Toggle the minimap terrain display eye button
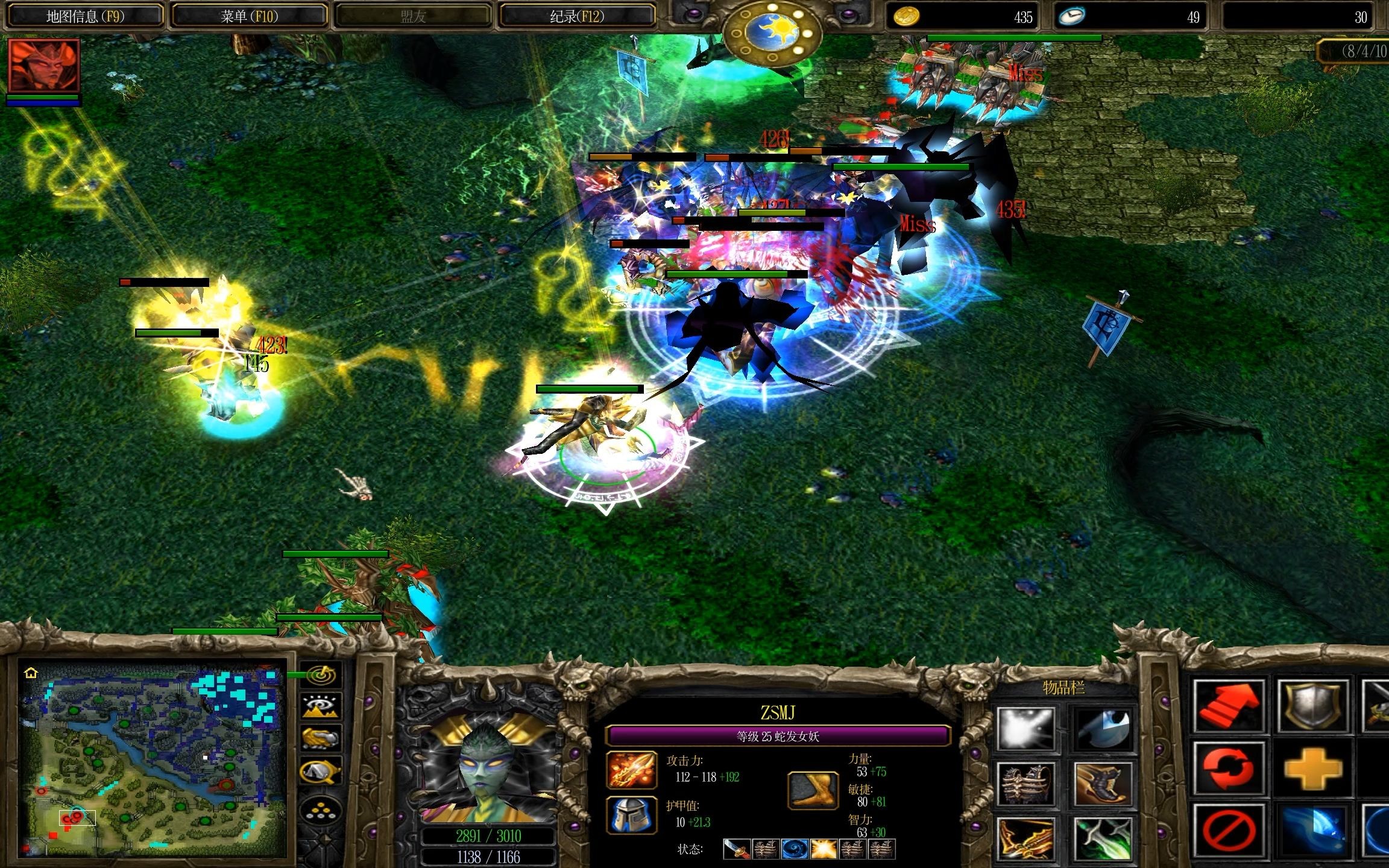The image size is (1389, 868). (321, 706)
